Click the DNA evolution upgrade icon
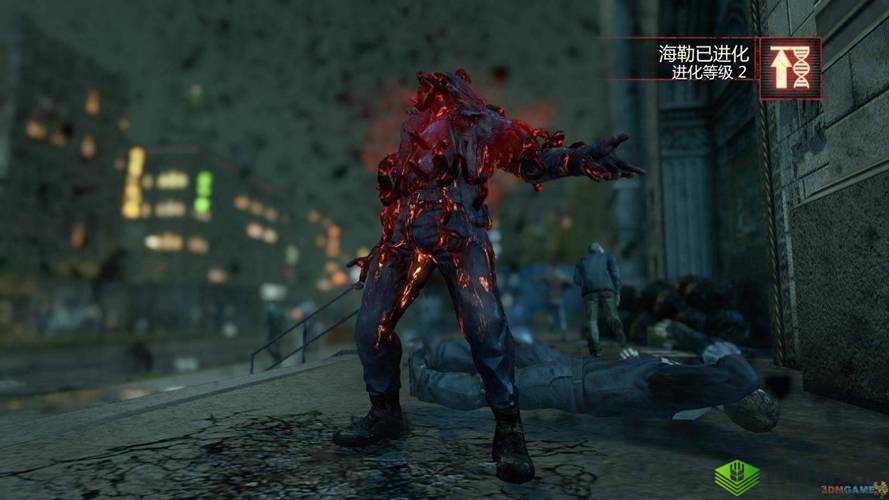Image resolution: width=889 pixels, height=500 pixels. coord(790,68)
